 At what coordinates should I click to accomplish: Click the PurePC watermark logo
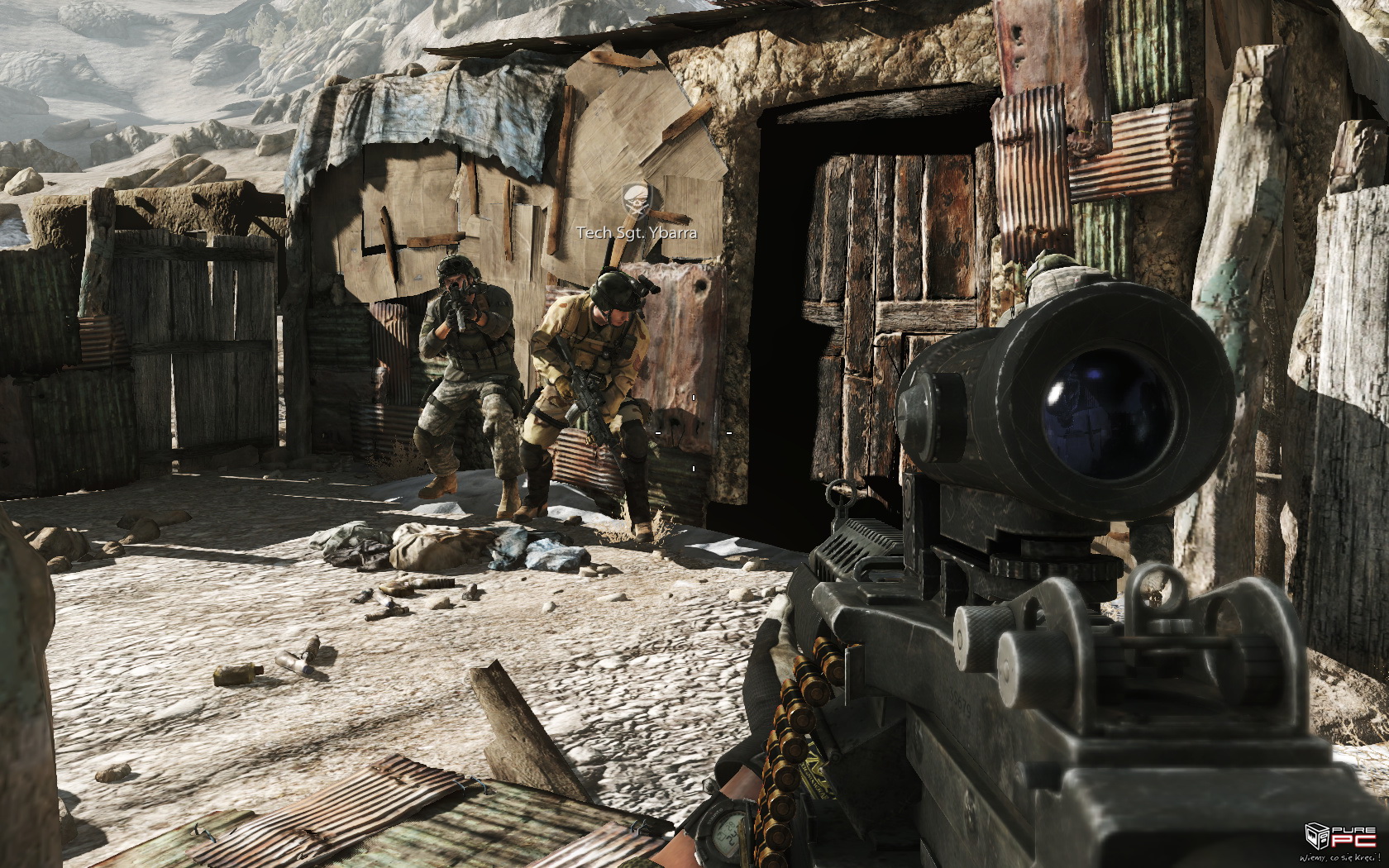point(1334,842)
